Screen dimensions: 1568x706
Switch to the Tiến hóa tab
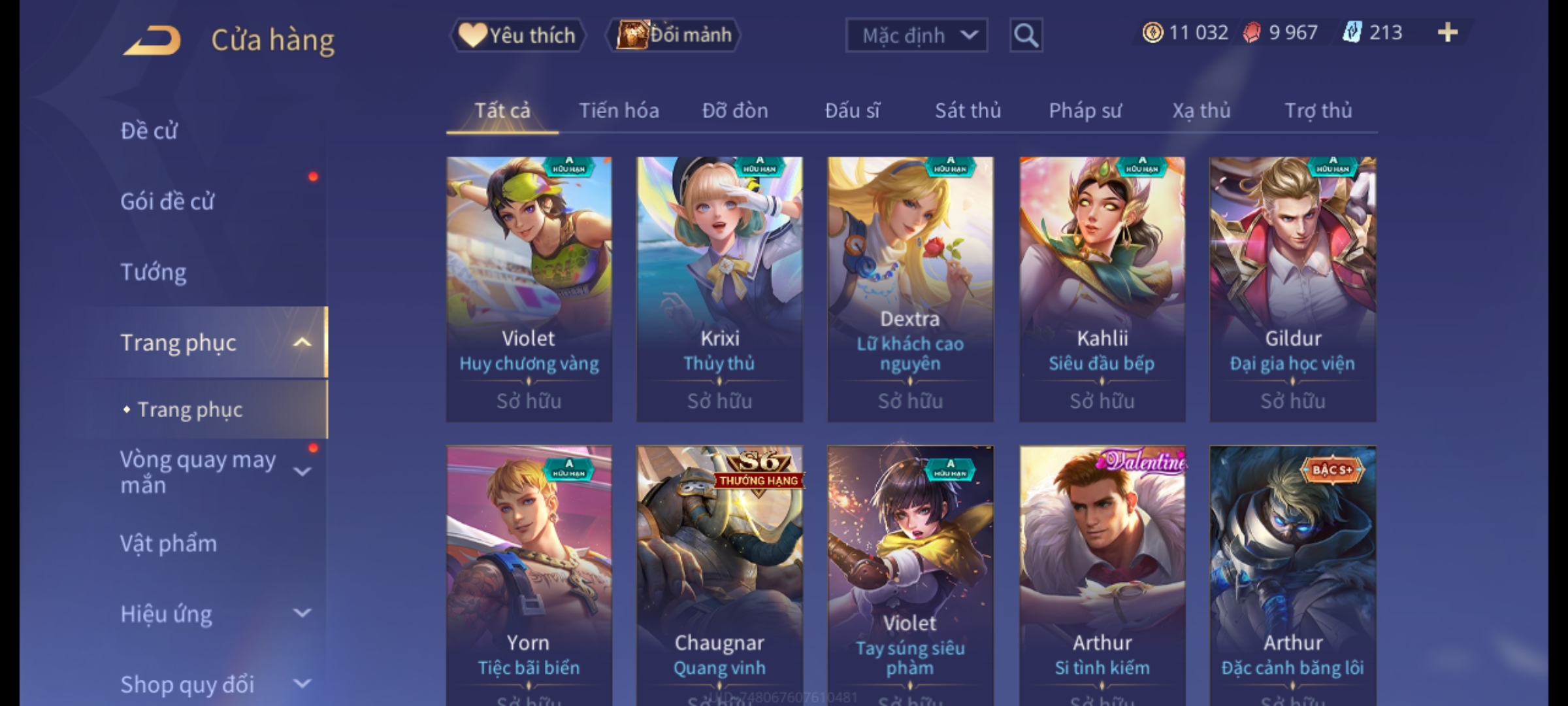click(x=619, y=110)
